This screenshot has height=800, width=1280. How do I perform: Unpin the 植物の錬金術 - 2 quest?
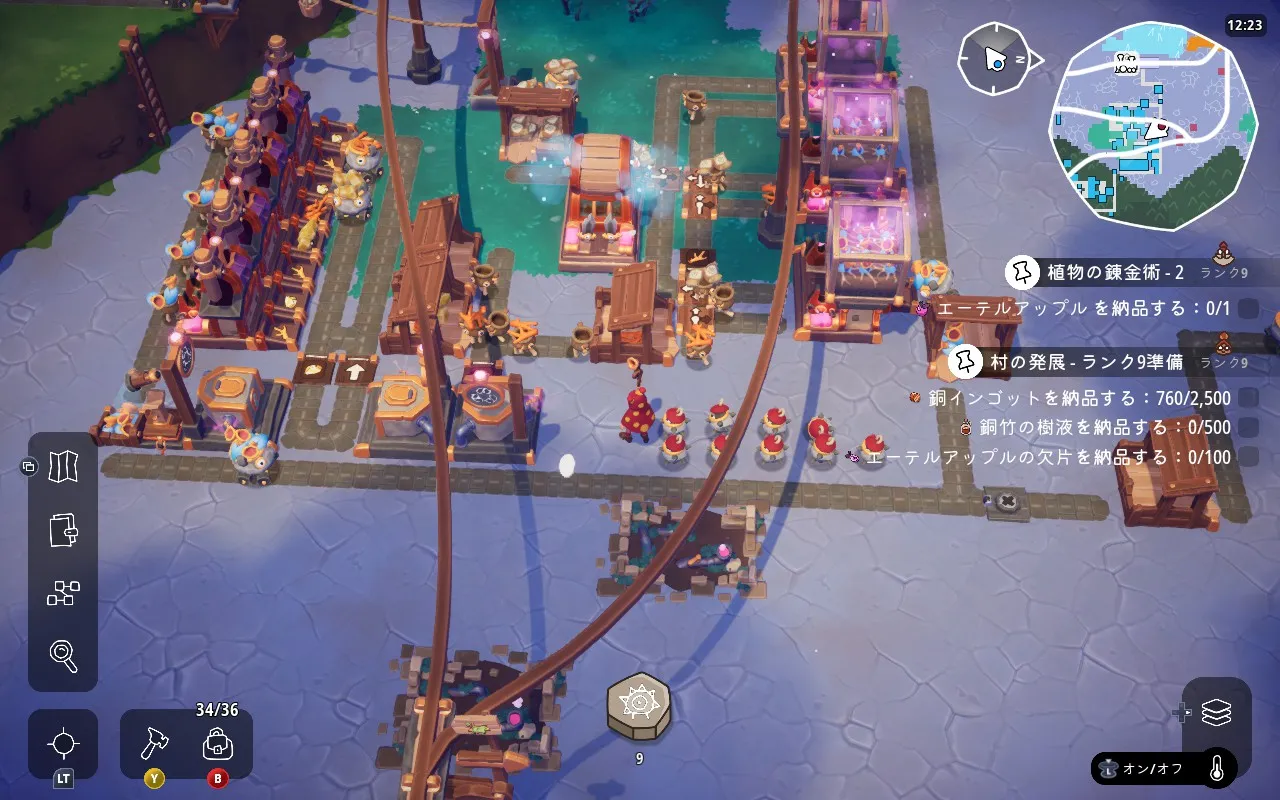1022,271
